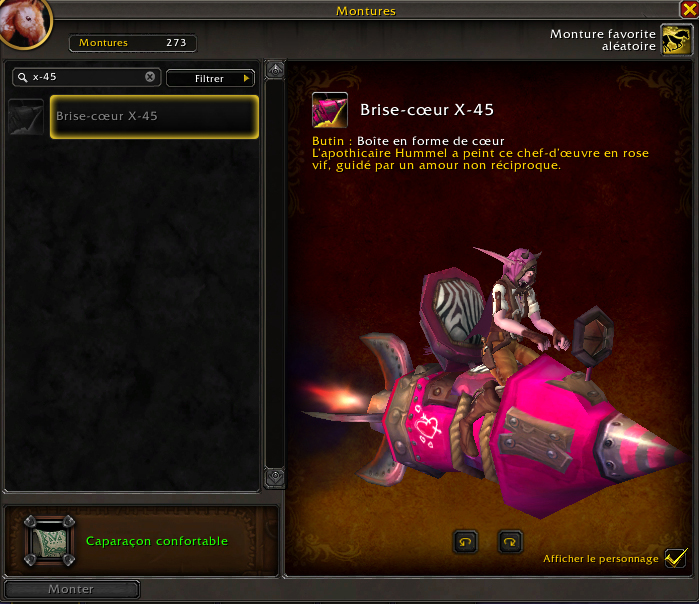Click the Monter button
This screenshot has height=604, width=699.
click(x=71, y=590)
